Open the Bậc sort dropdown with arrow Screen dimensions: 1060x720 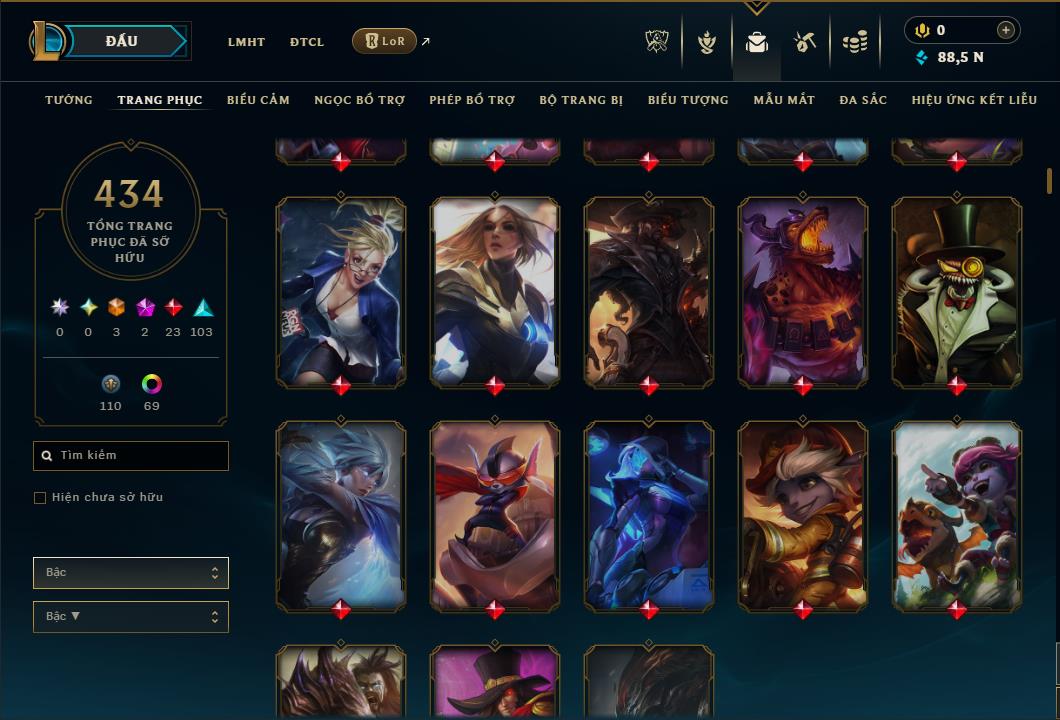(131, 617)
